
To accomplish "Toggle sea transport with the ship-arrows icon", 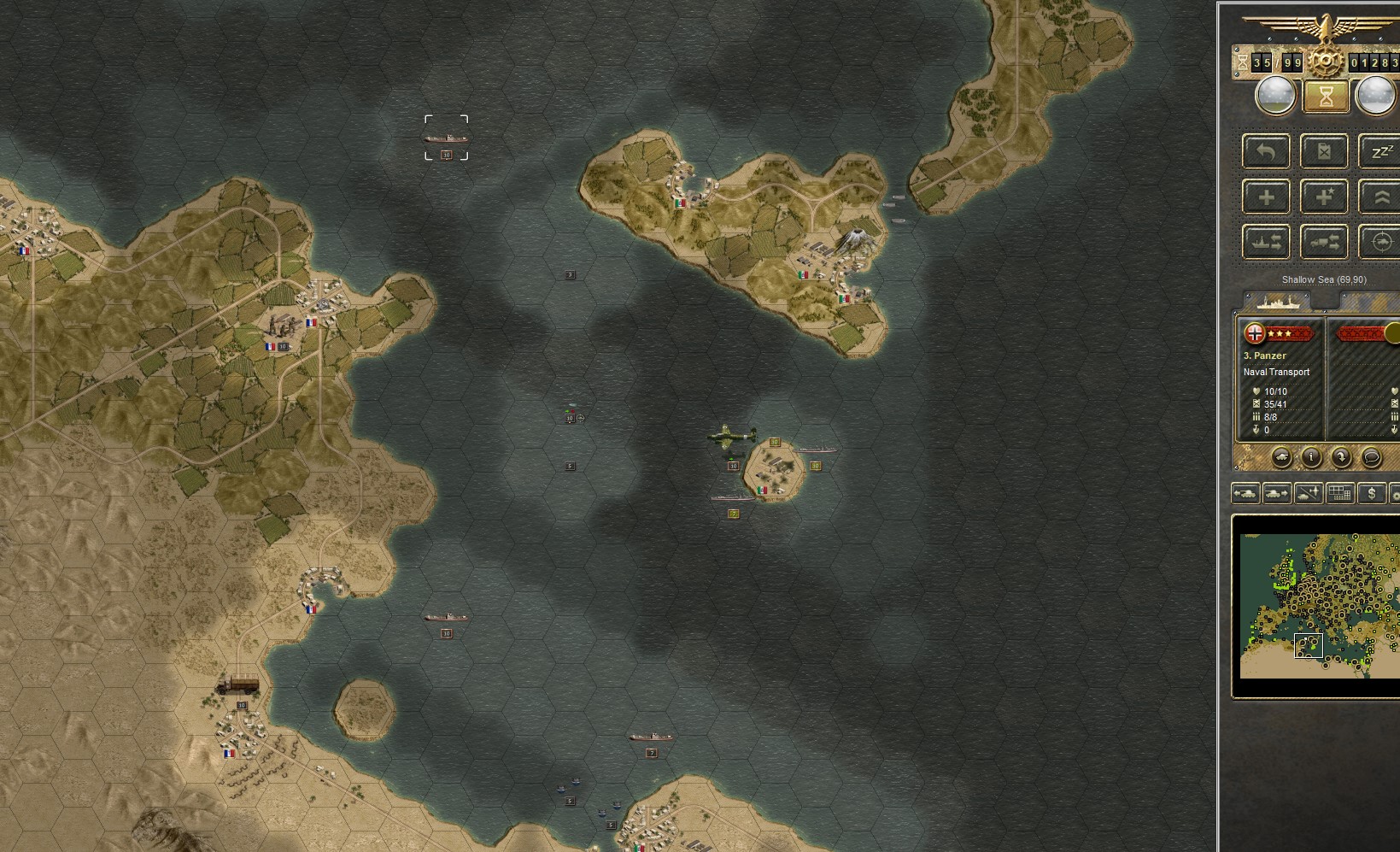I will tap(1267, 241).
